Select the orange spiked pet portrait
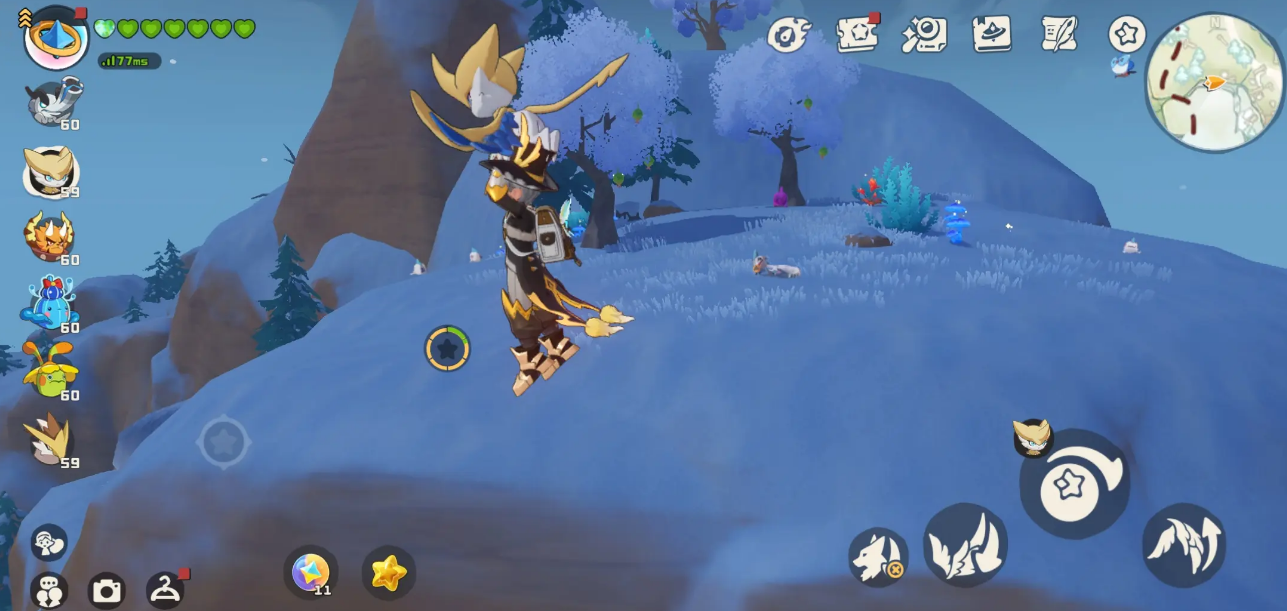 49,236
